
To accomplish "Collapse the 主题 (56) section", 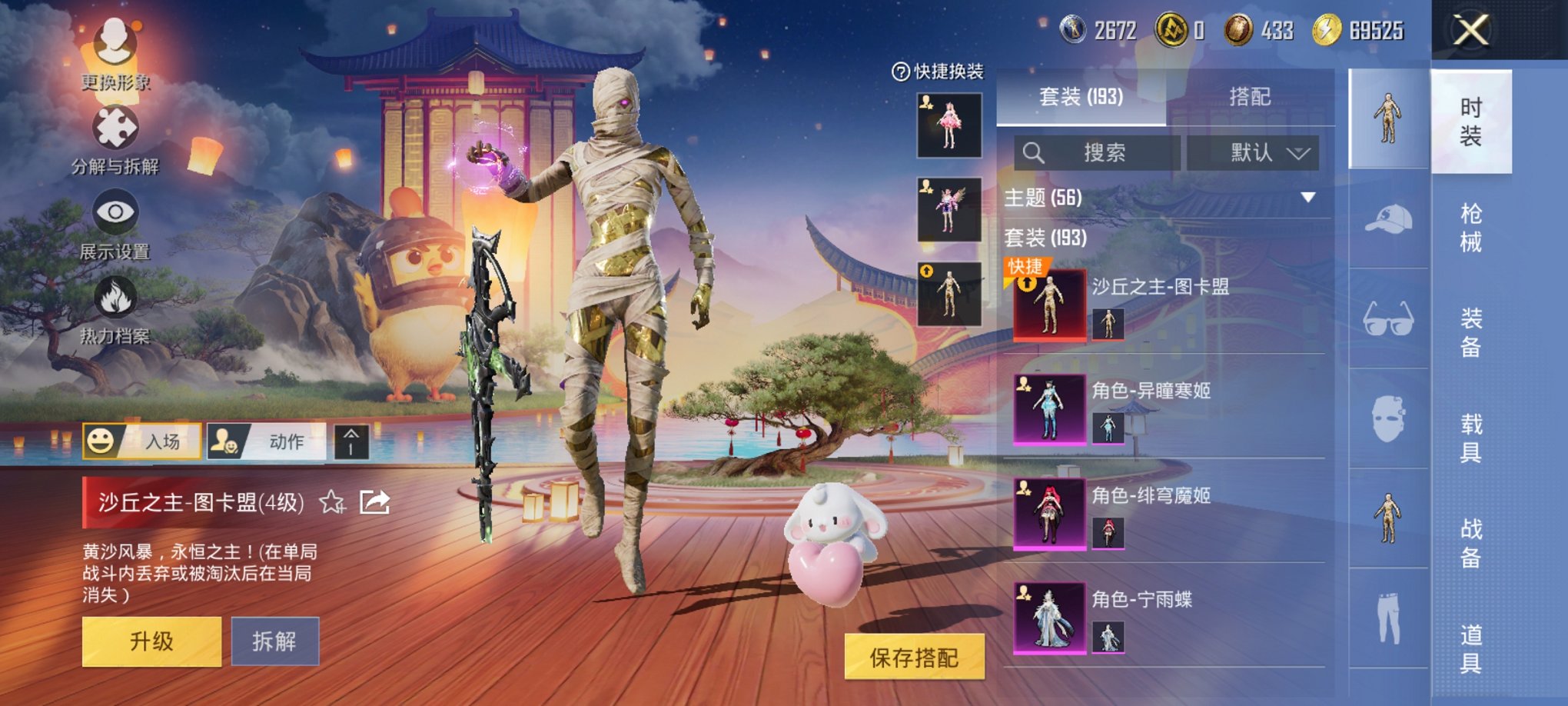I will point(1311,195).
